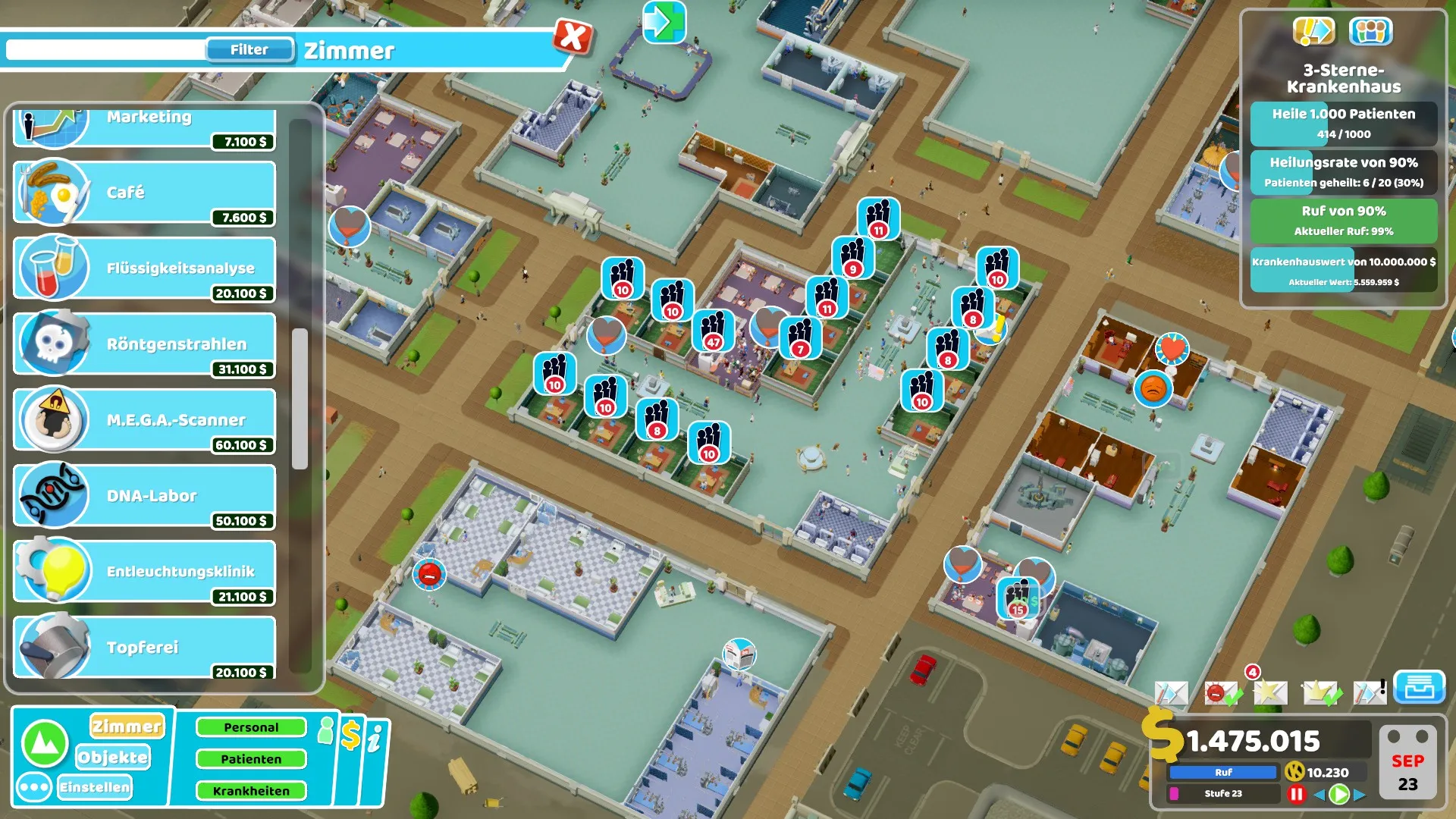Pick the Röntgenstrahlen room entry
Viewport: 1456px width, 819px height.
144,344
